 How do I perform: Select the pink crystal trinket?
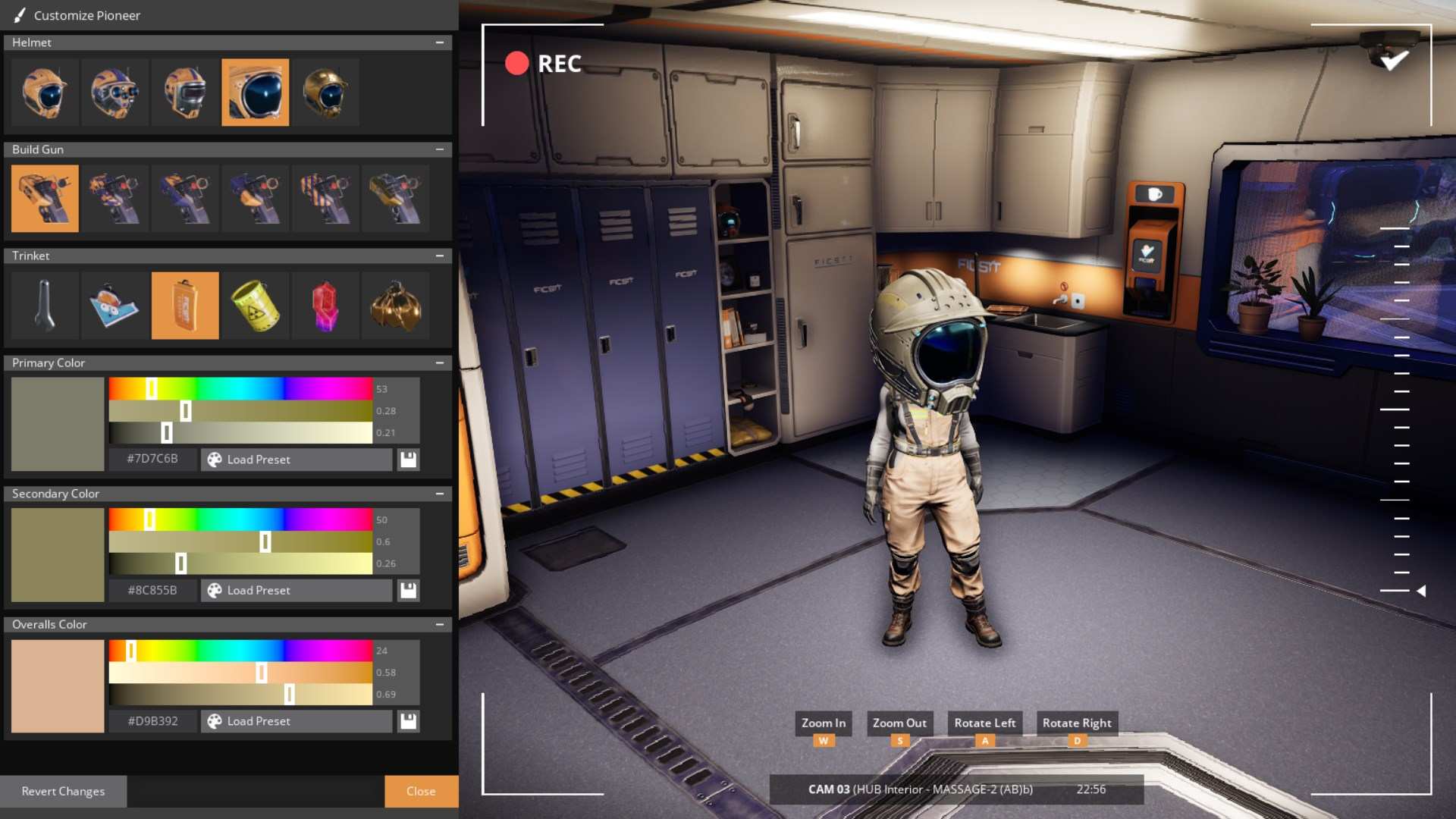(325, 305)
